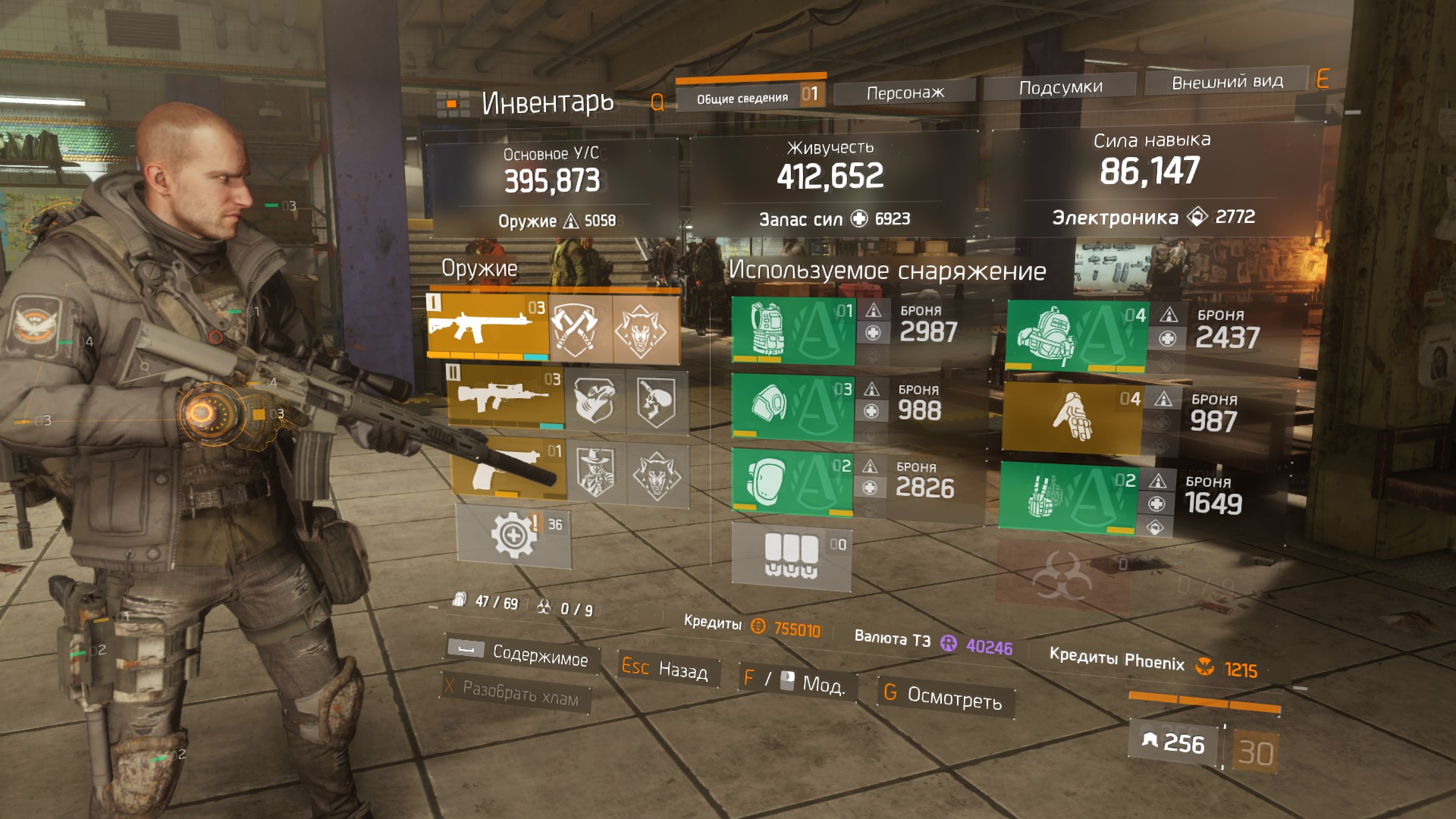This screenshot has width=1456, height=819.
Task: Inspect item with Осмотреть button
Action: click(944, 695)
